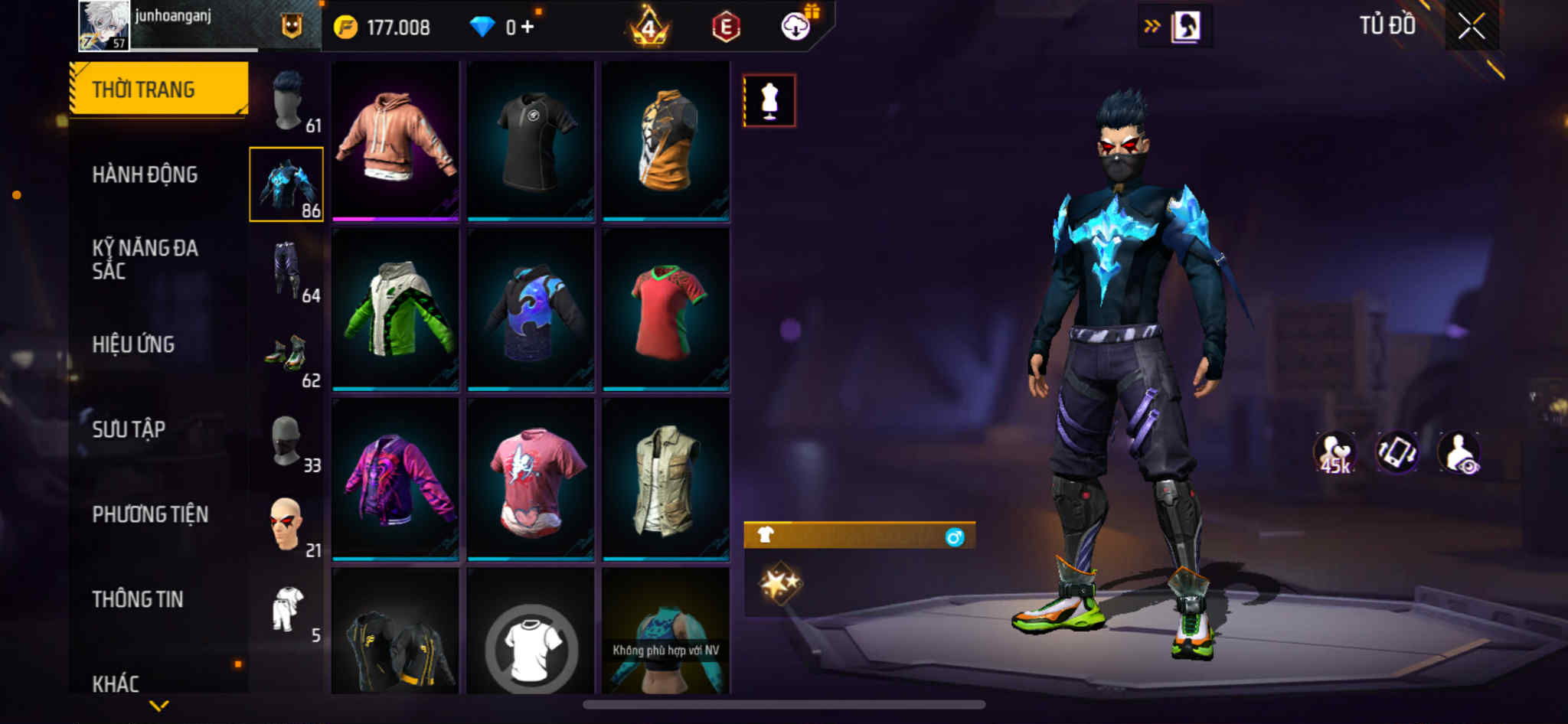Open the shoes category with 62 items
This screenshot has width=1568, height=724.
[x=289, y=357]
